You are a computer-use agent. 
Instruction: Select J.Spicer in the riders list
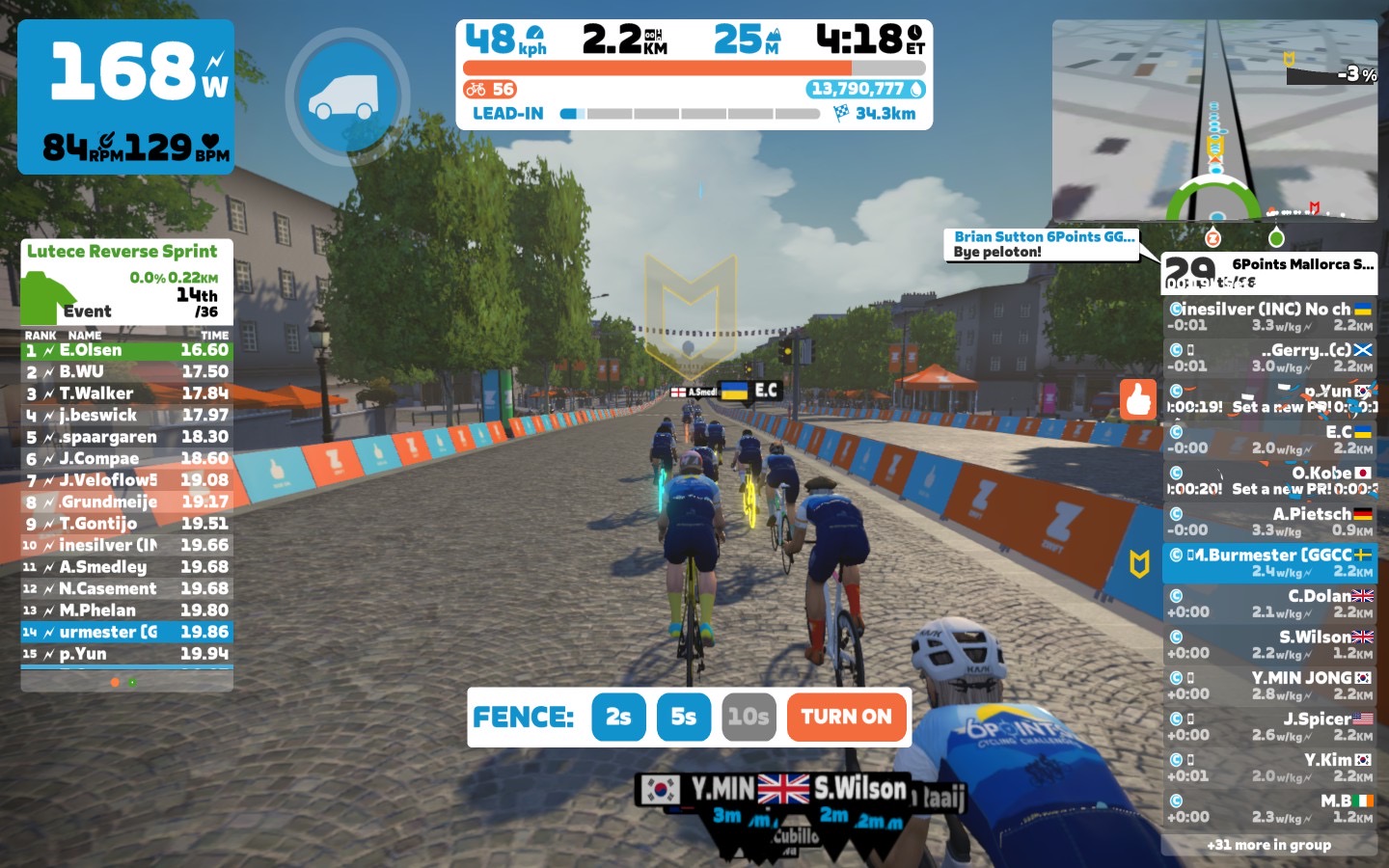click(1269, 726)
